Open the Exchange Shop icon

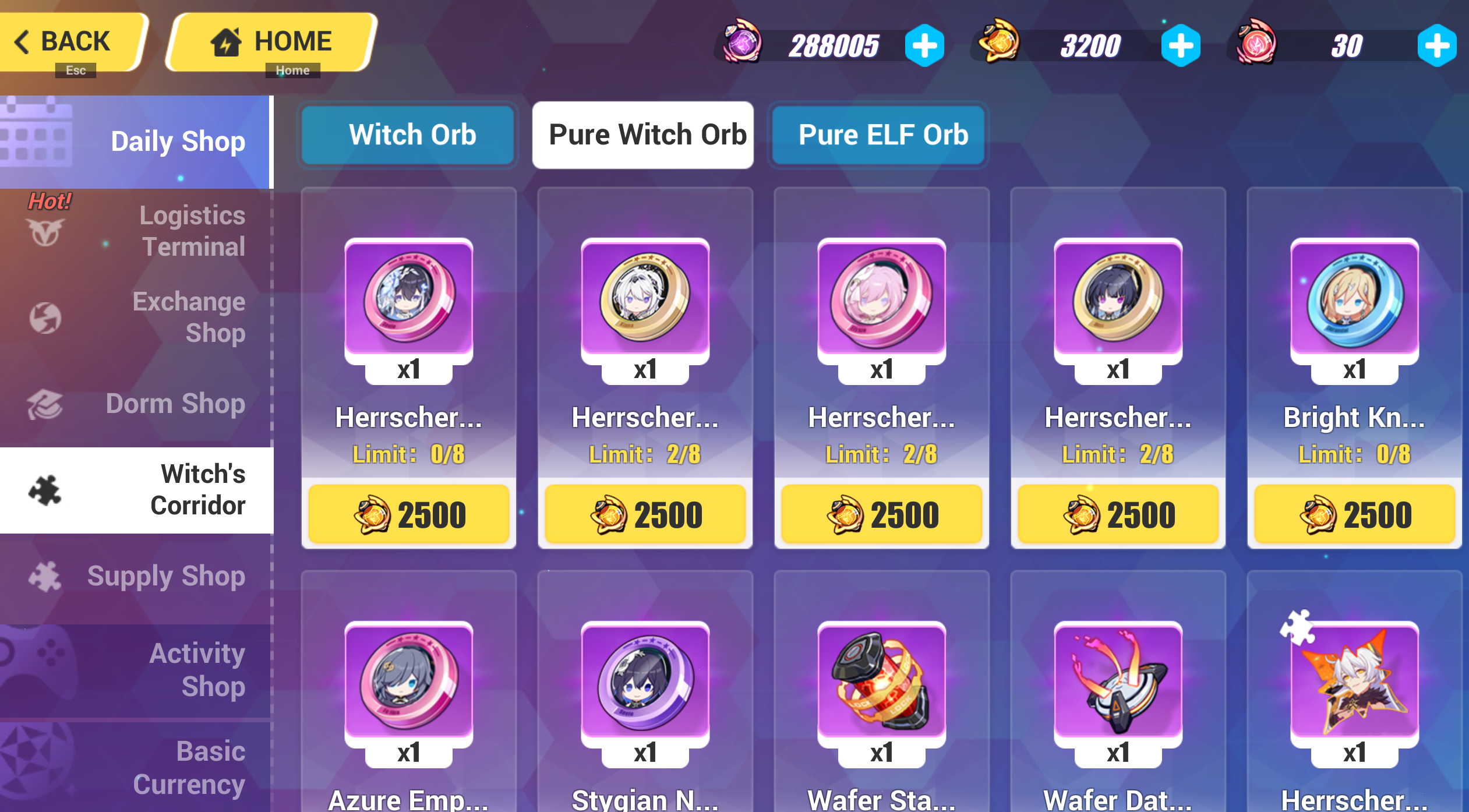coord(45,317)
